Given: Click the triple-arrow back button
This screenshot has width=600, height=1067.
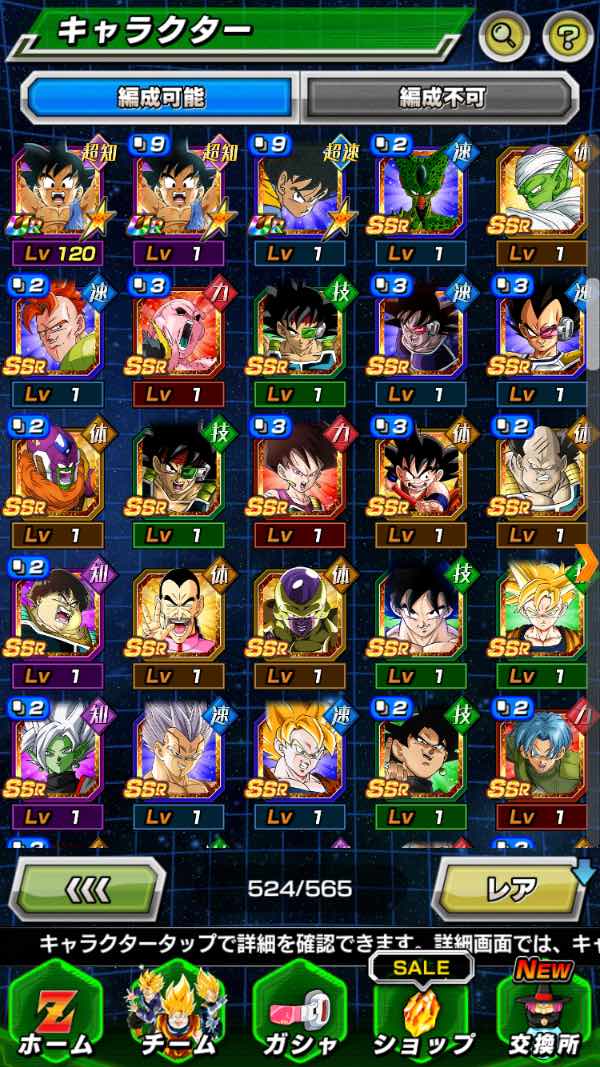Looking at the screenshot, I should pos(87,888).
